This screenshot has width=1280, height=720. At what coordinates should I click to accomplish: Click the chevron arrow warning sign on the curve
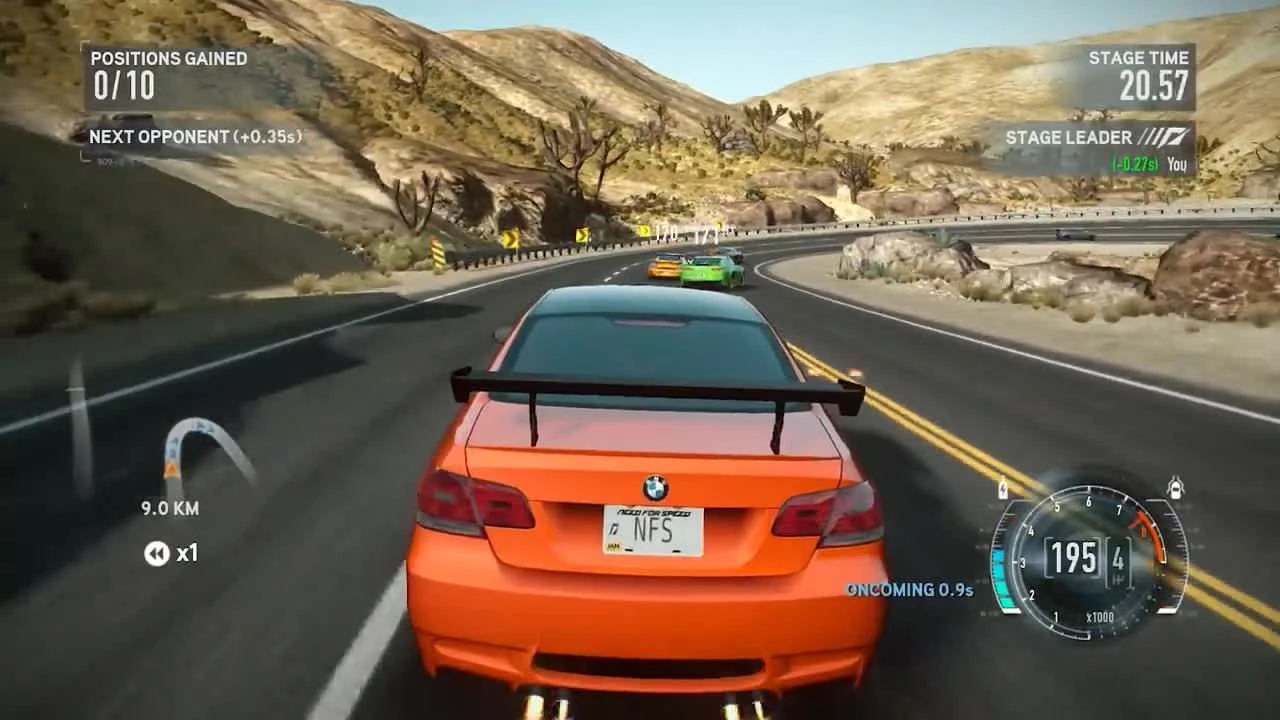point(510,237)
